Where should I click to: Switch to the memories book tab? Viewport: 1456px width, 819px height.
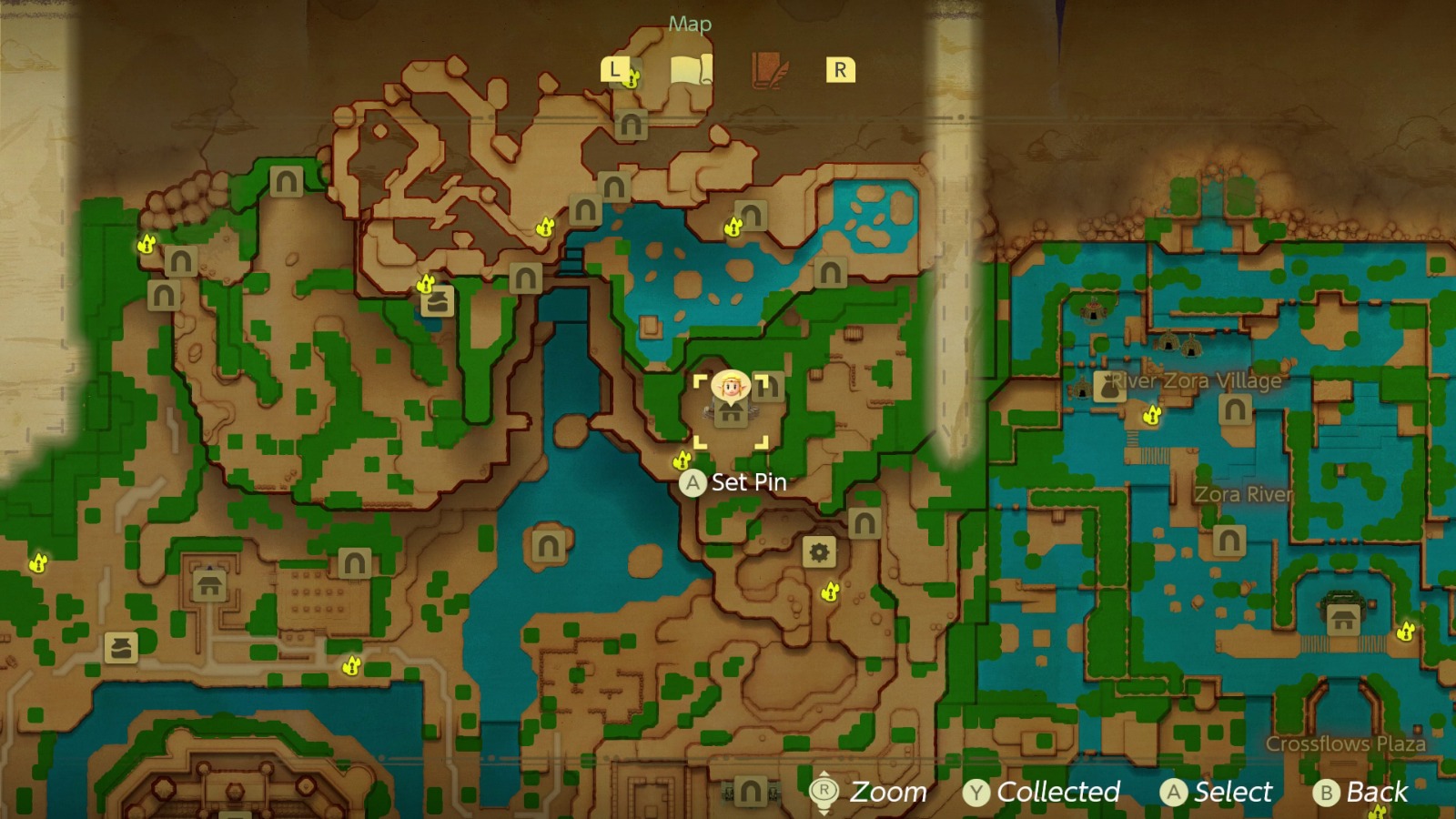pos(769,67)
